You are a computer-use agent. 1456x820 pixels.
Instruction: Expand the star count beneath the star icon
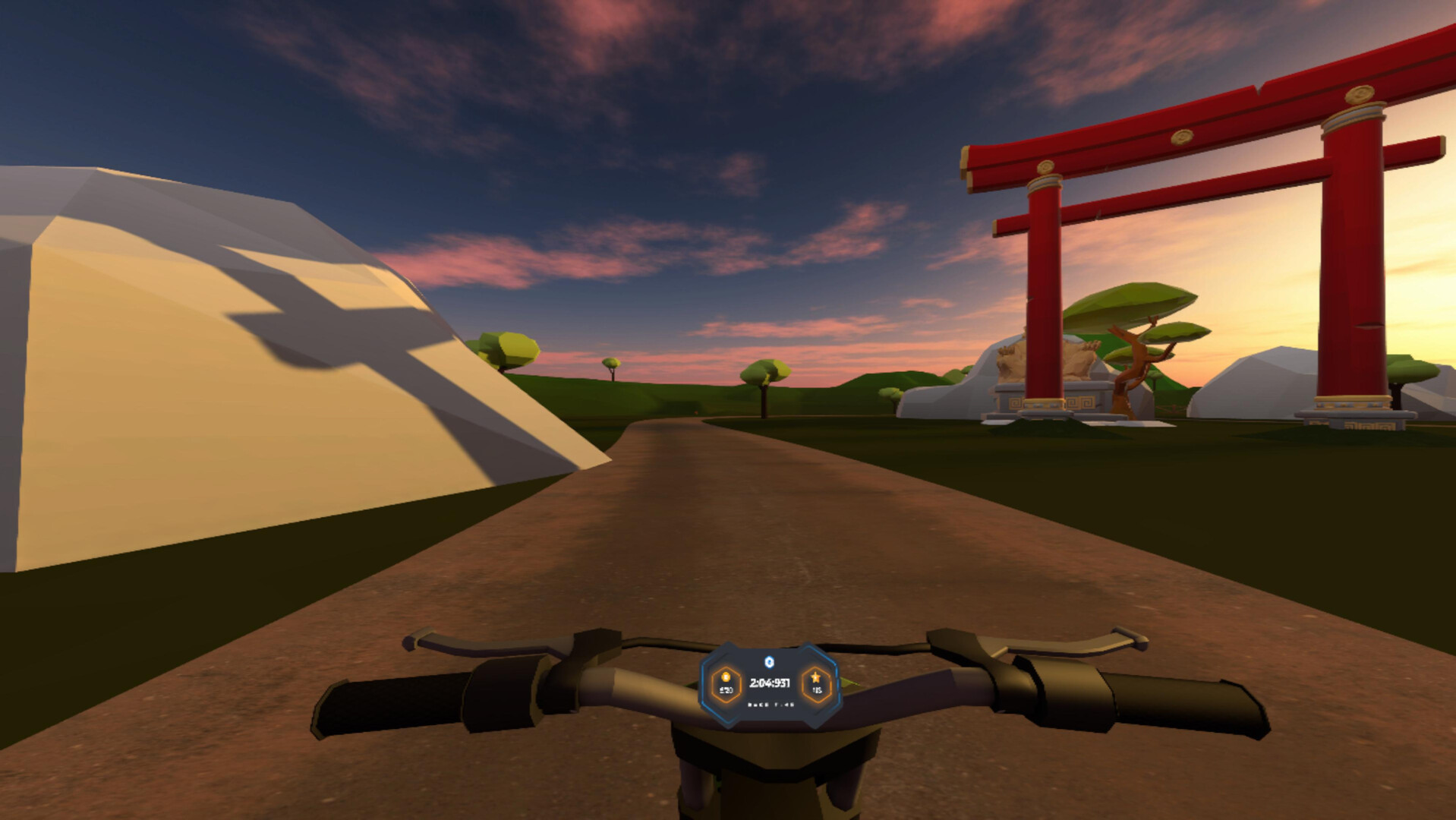click(x=818, y=692)
